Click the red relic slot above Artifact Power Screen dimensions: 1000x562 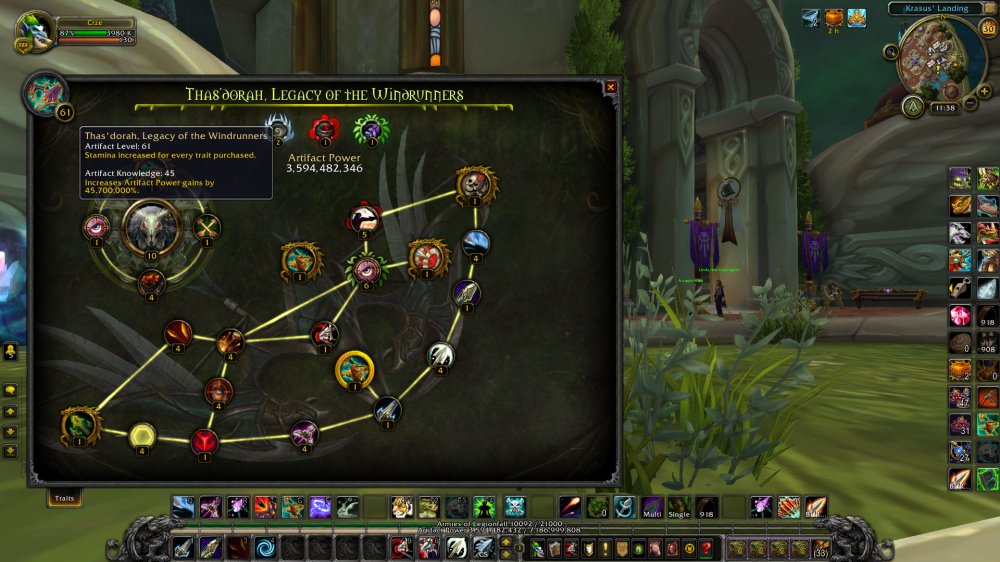(x=324, y=129)
